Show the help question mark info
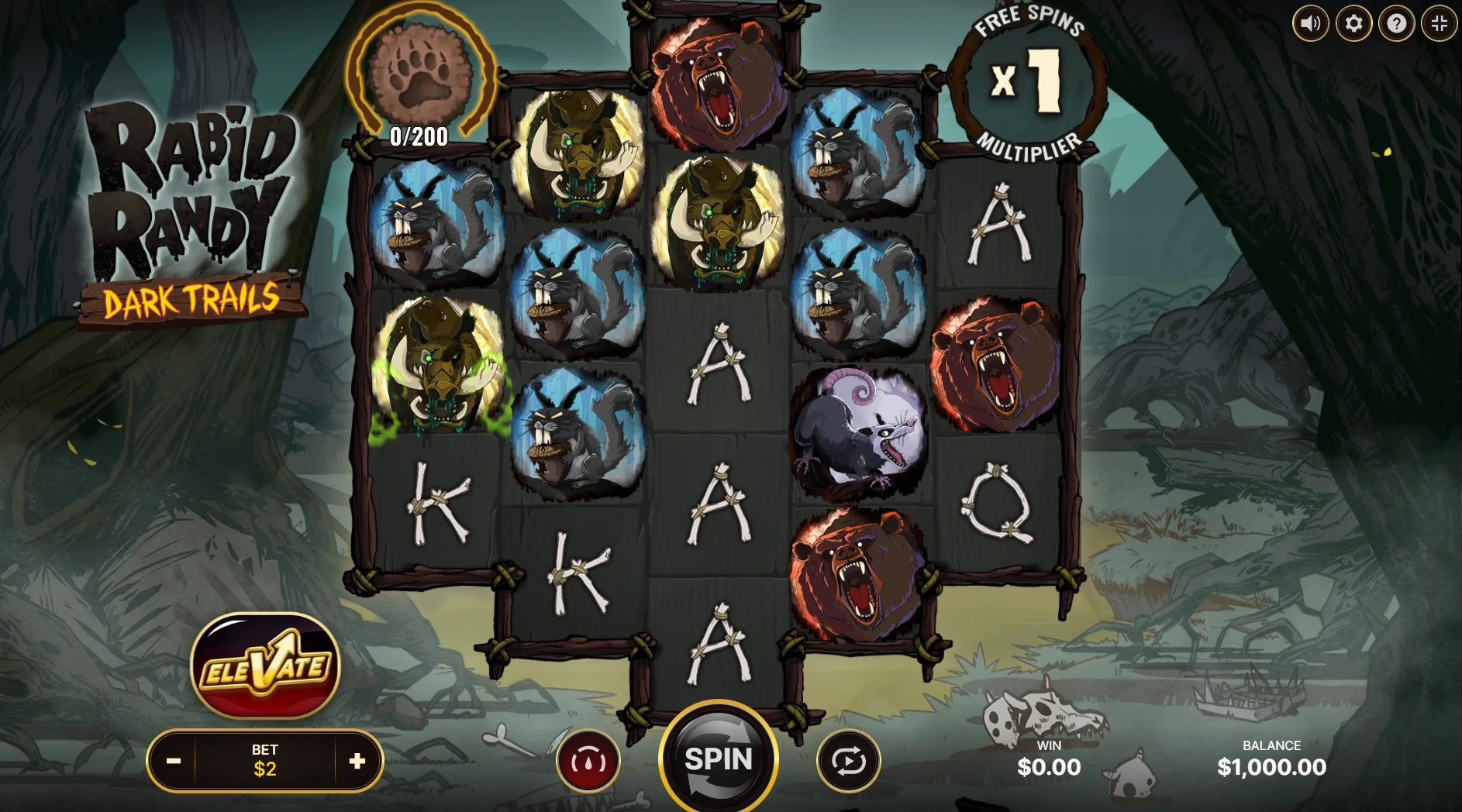This screenshot has width=1462, height=812. tap(1396, 24)
